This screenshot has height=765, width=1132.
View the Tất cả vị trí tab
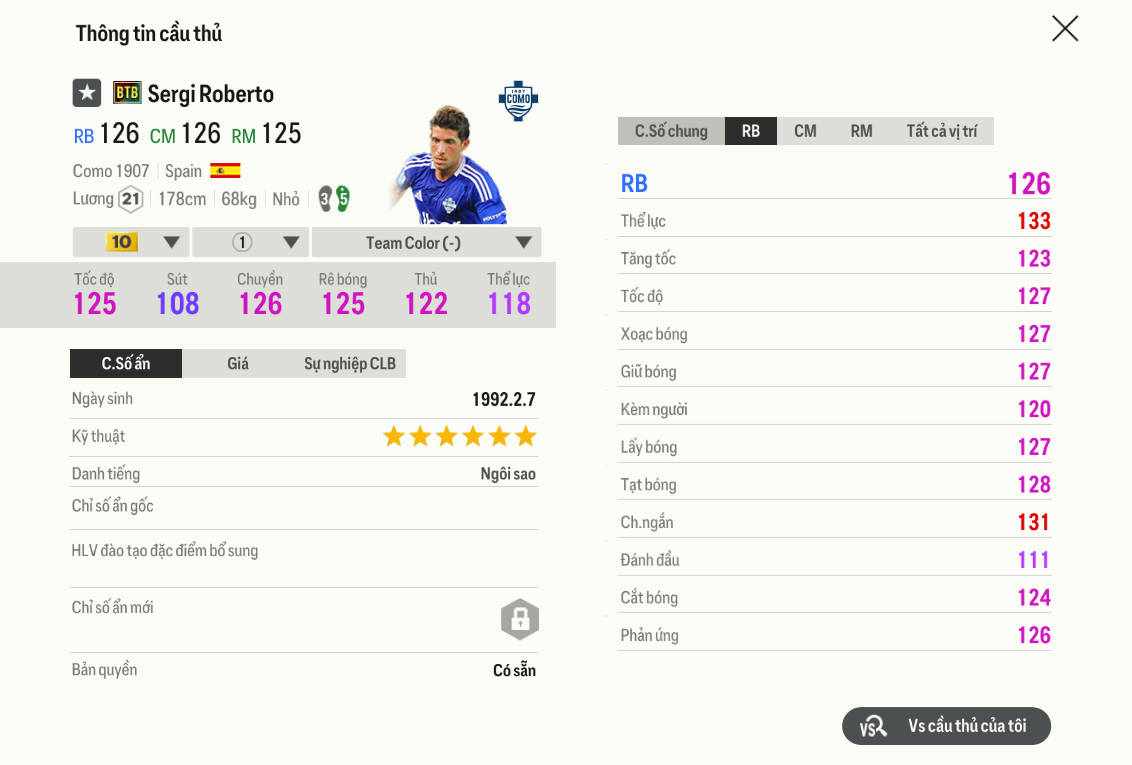(x=941, y=131)
